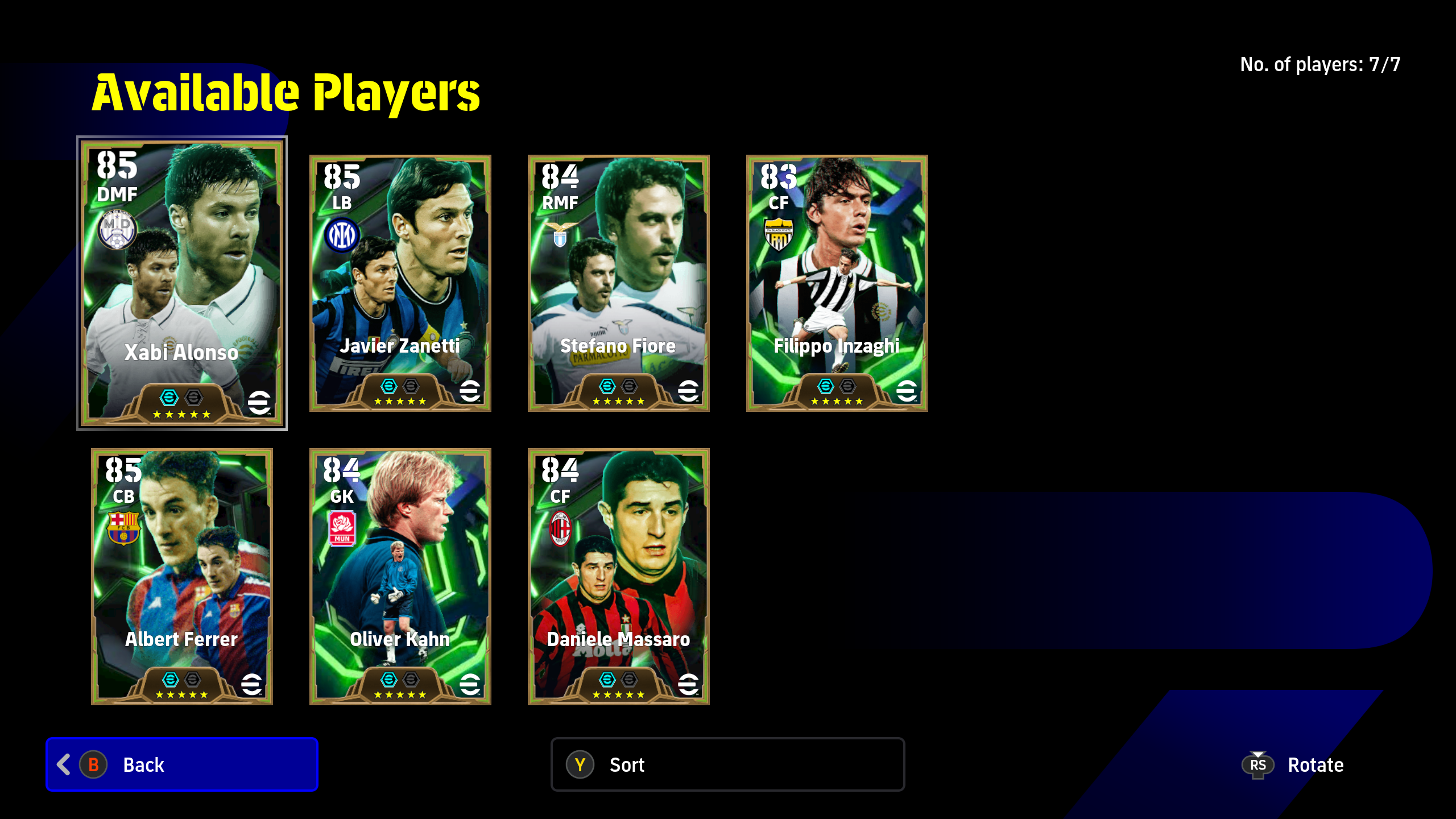Choose goalkeeper Oliver Kahn's card
The width and height of the screenshot is (1456, 819).
tap(400, 576)
